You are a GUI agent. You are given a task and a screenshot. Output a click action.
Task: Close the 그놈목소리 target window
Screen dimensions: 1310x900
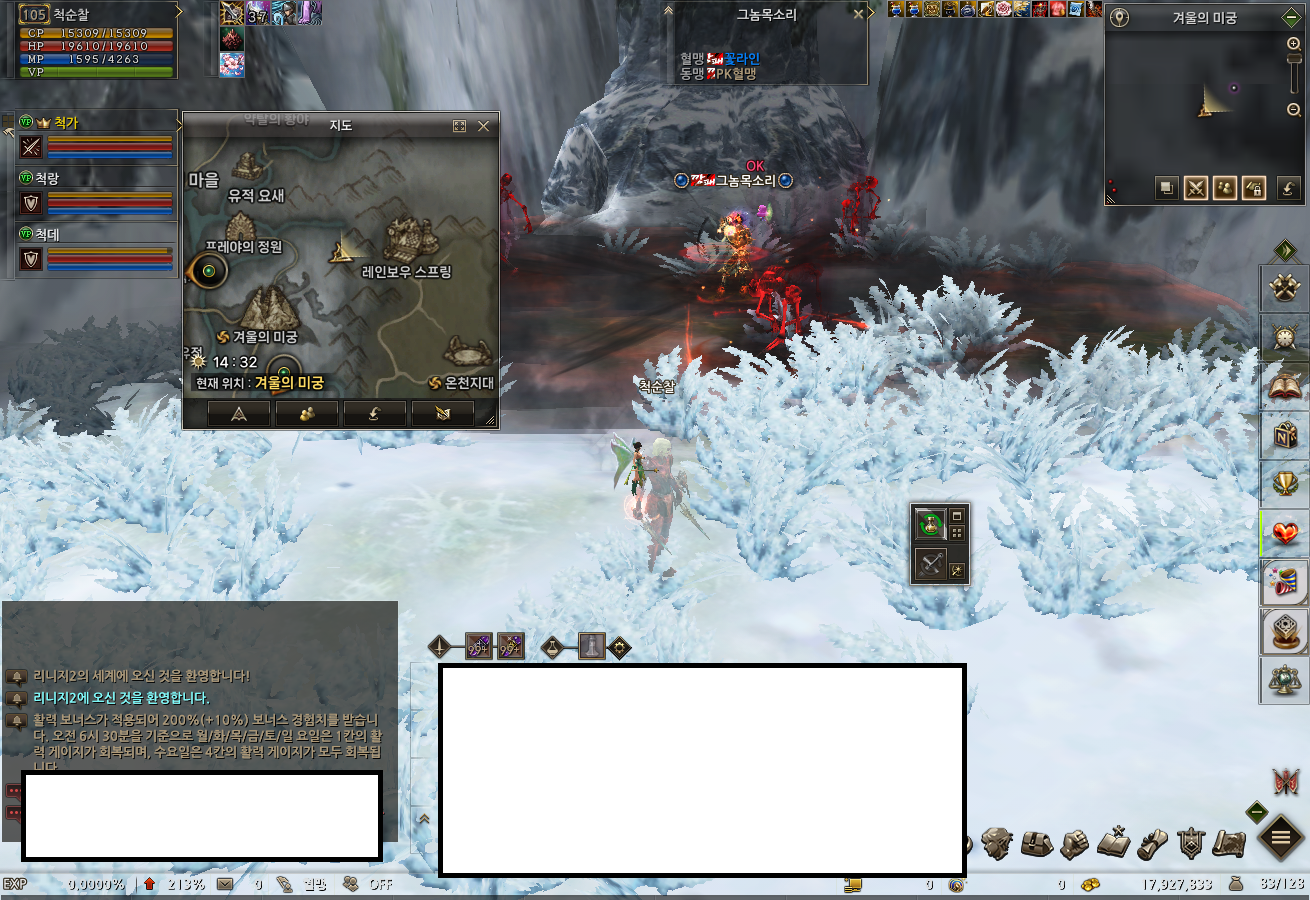[858, 14]
